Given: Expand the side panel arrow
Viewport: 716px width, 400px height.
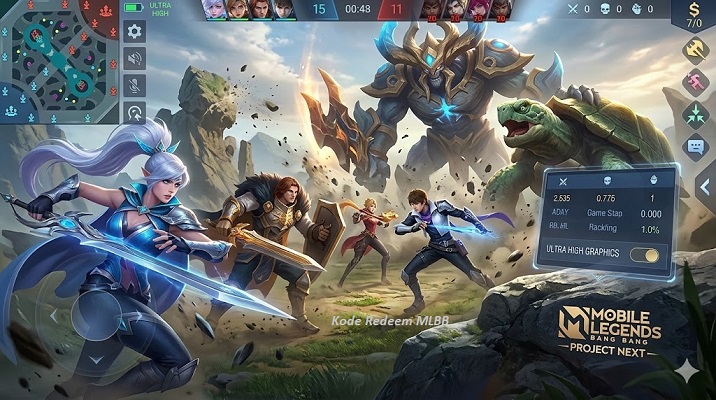Looking at the screenshot, I should tap(704, 186).
